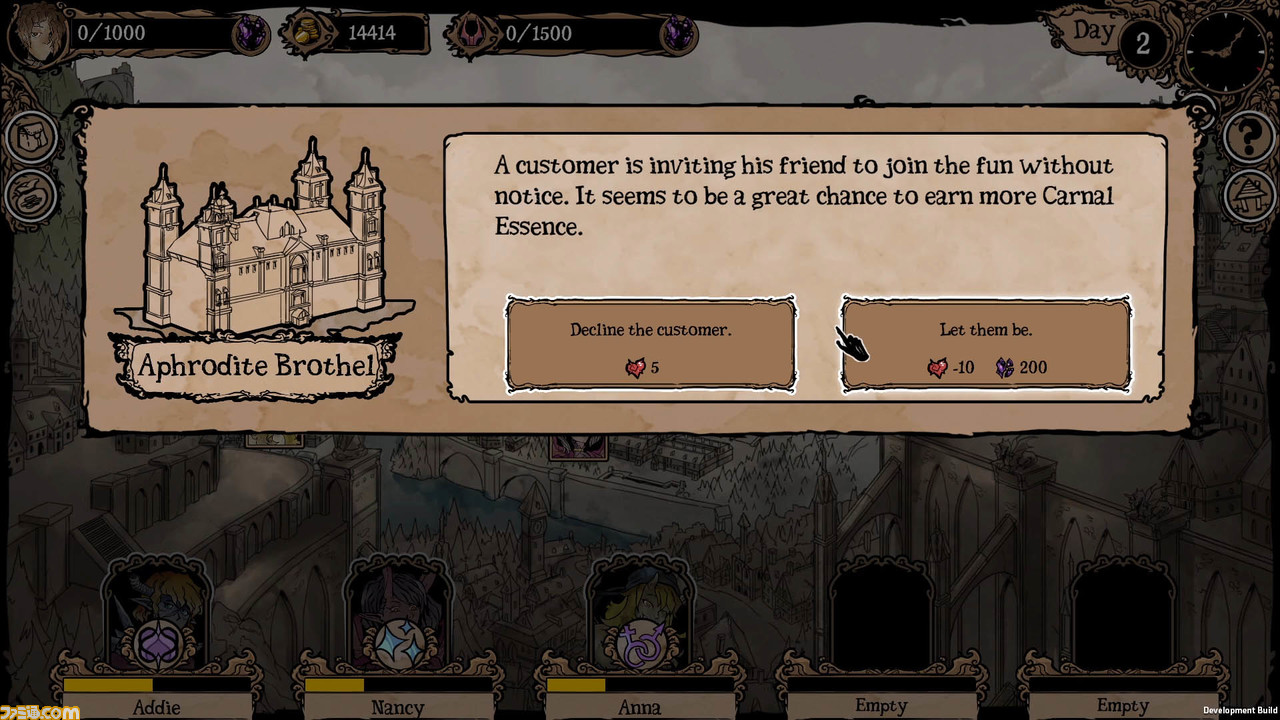Select Addie's character portrait
The image size is (1280, 720).
point(157,615)
